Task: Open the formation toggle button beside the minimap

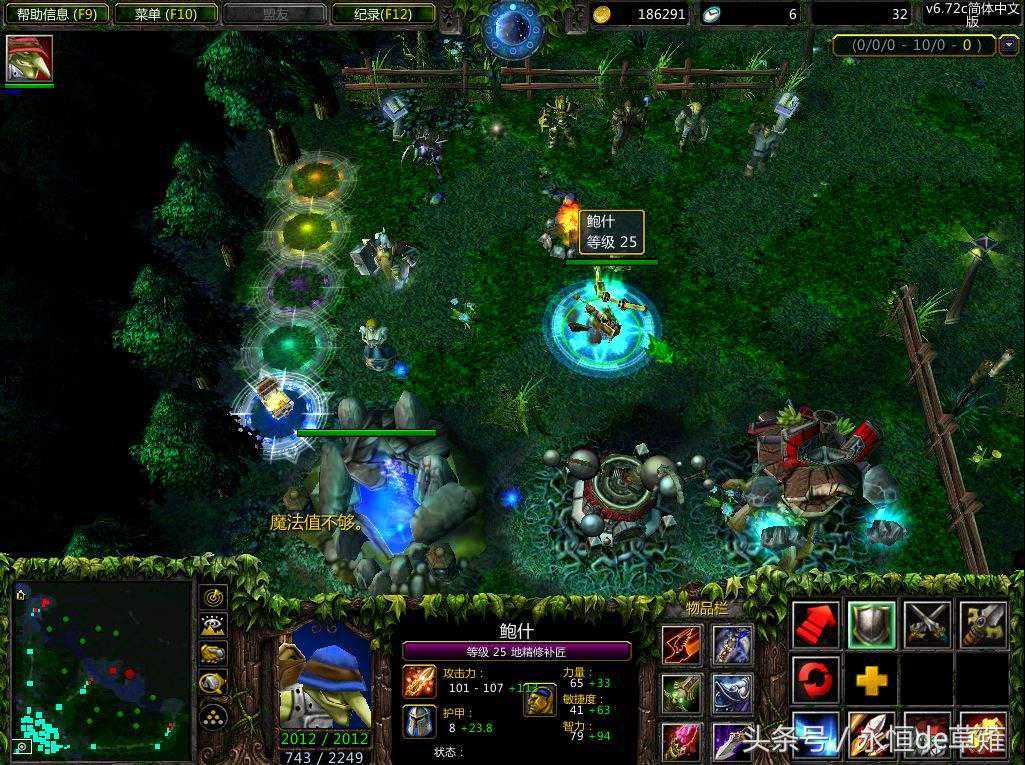Action: point(214,714)
